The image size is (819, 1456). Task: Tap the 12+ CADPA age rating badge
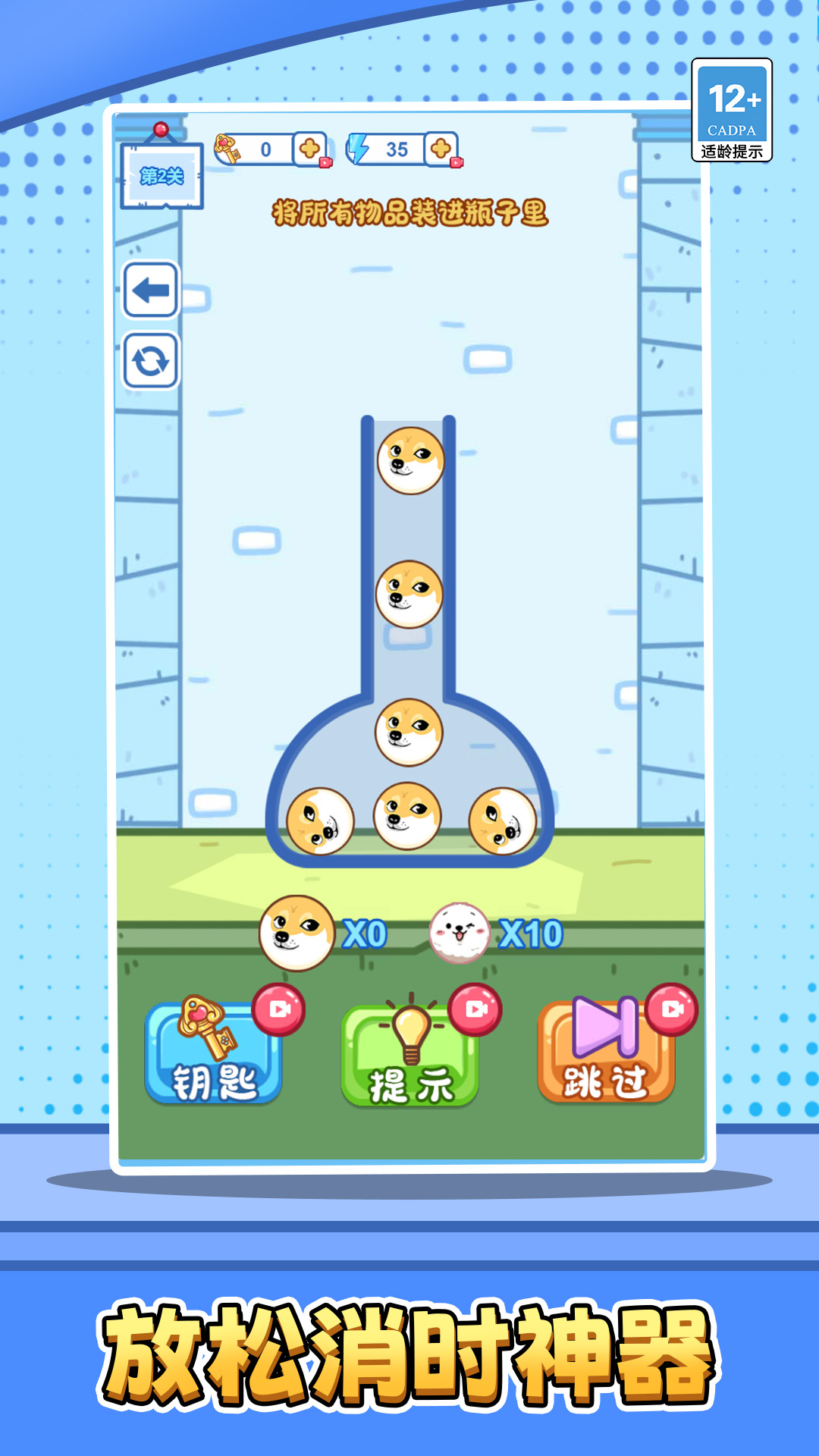tap(732, 111)
